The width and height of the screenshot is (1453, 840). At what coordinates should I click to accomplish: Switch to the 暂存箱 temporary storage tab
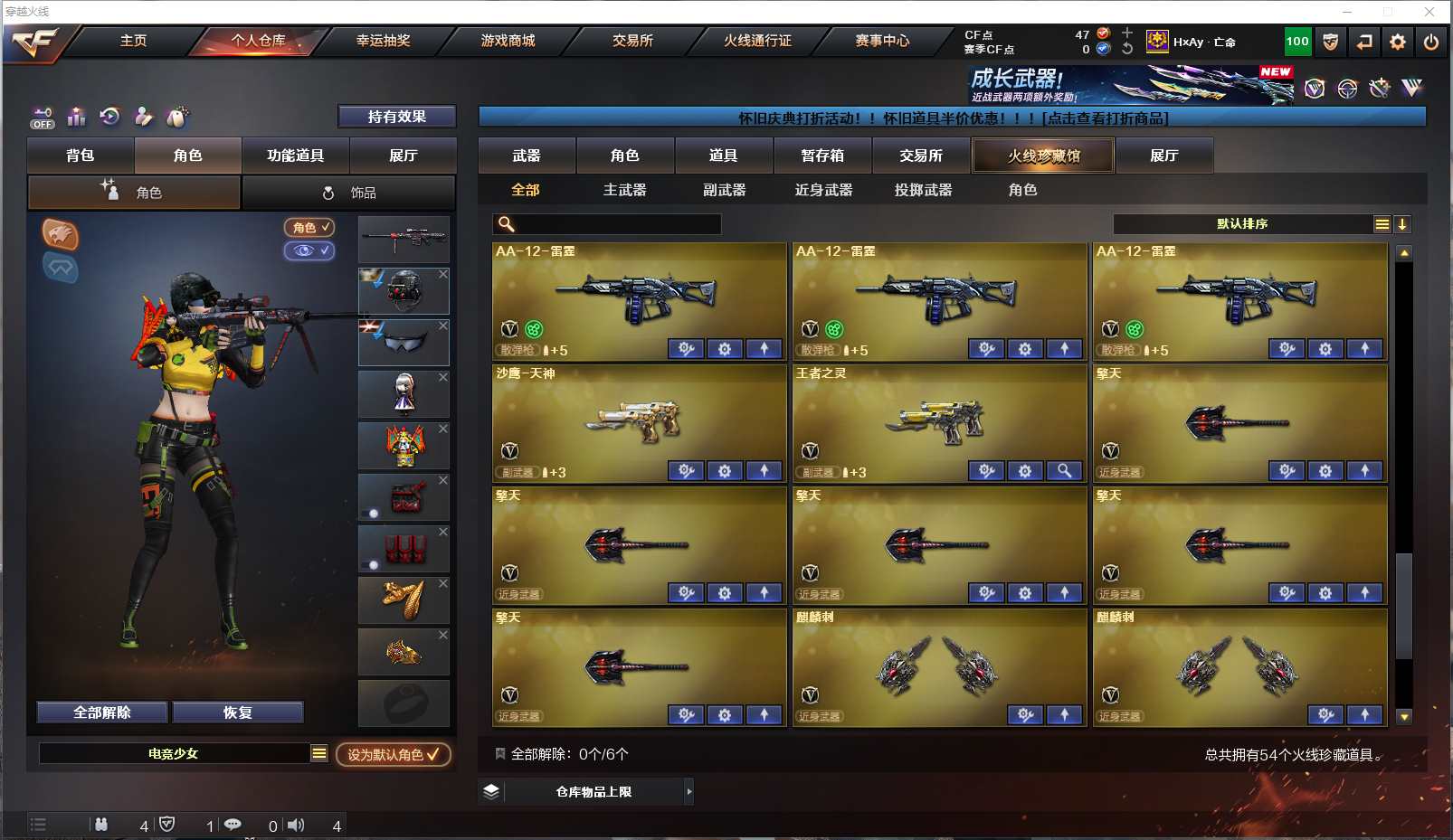[822, 156]
